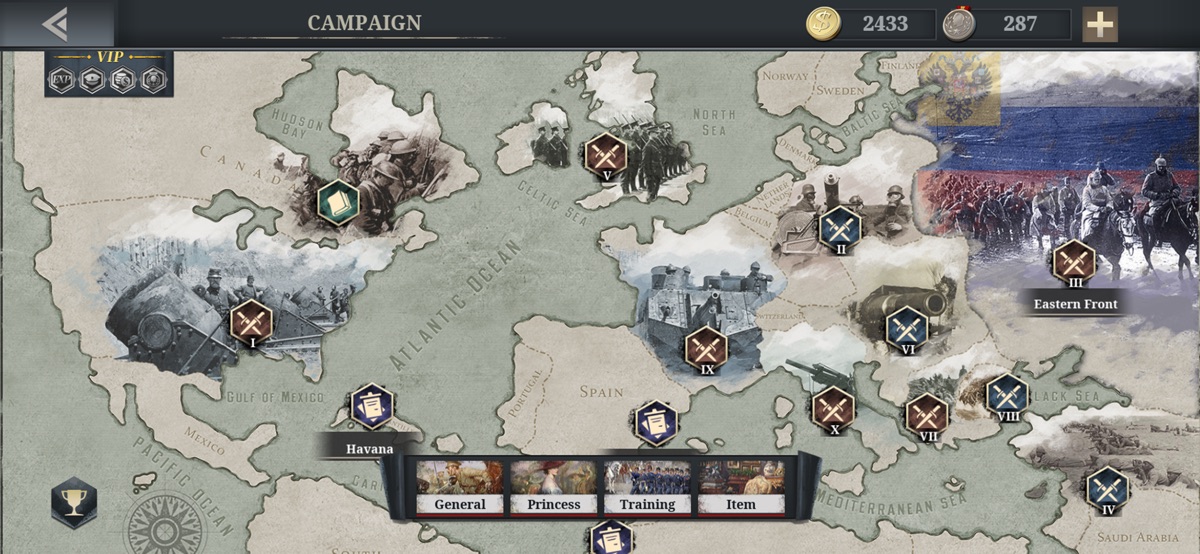The image size is (1200, 554).
Task: Select campaign mission VIII near the Black Sea
Action: coord(1007,395)
